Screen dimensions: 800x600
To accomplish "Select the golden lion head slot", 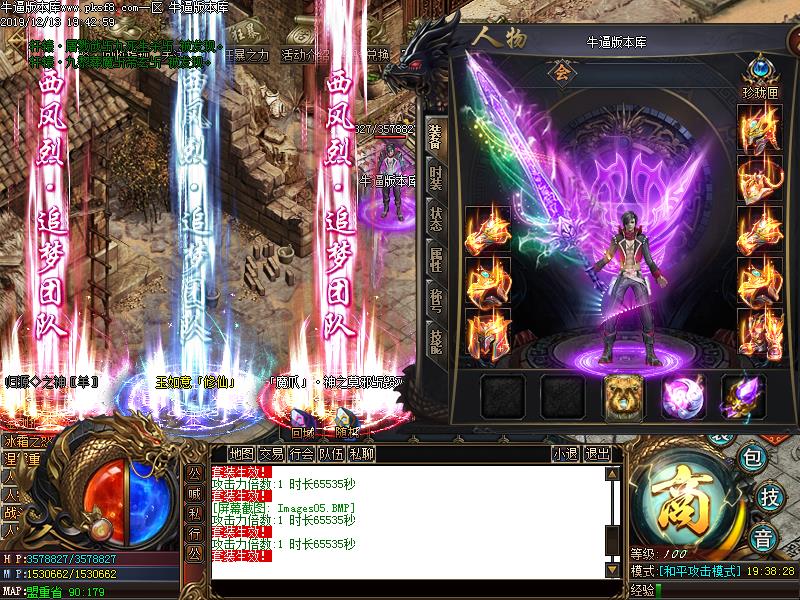I will (x=623, y=396).
